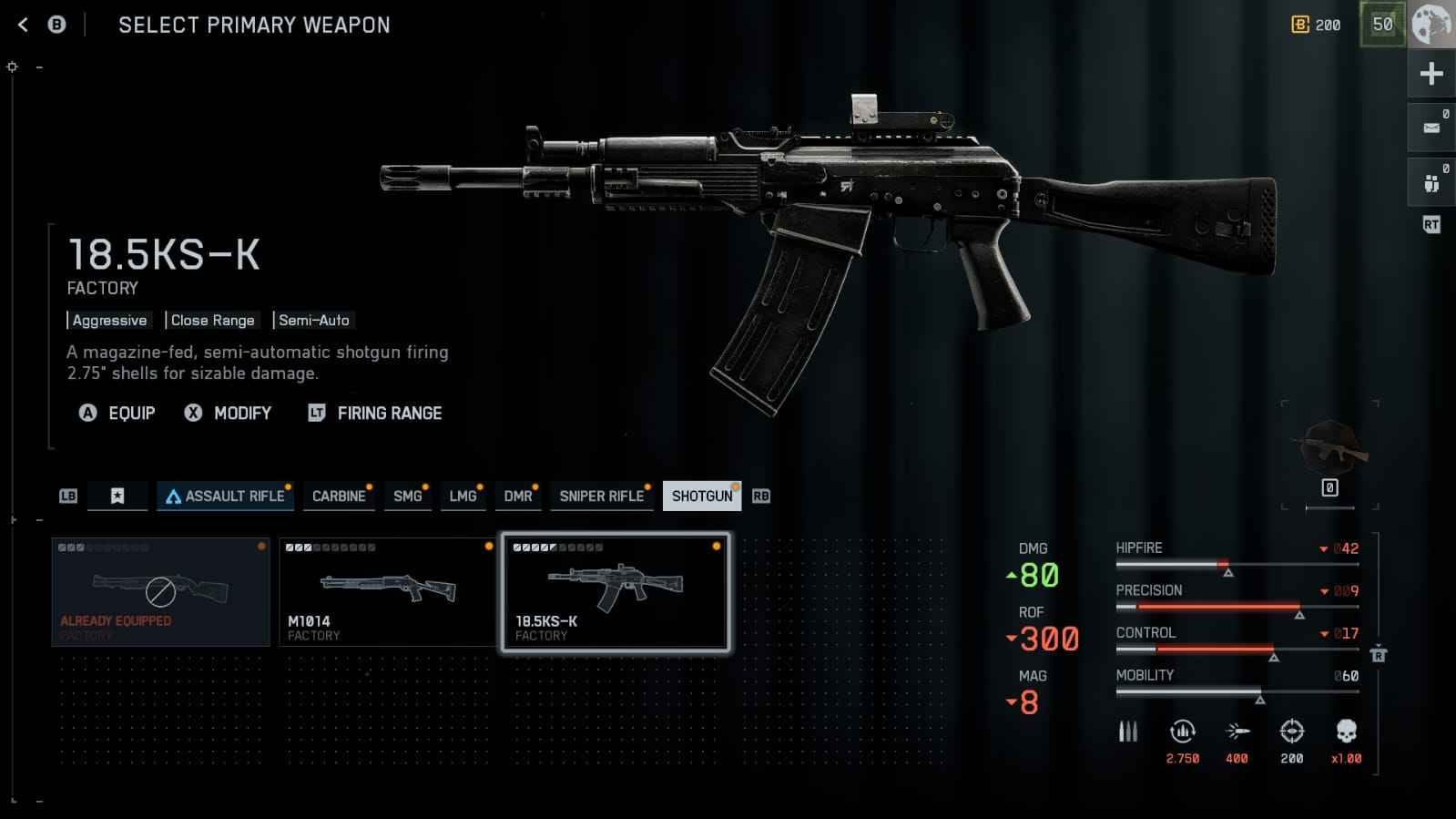Switch to the Assault Rifle tab

[224, 496]
